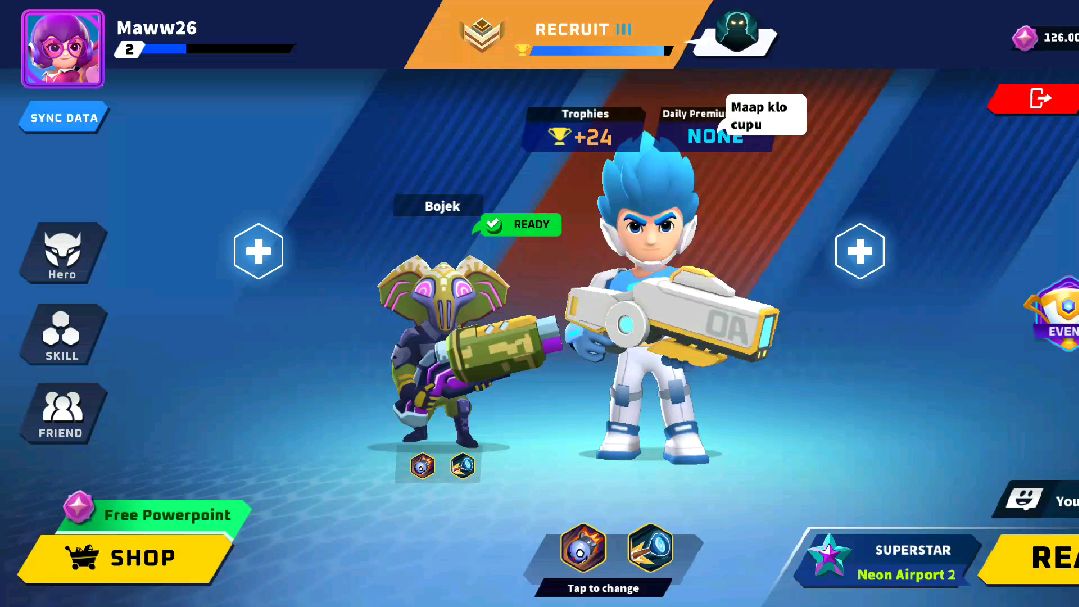
Task: Open the Event badge
Action: pos(1058,316)
